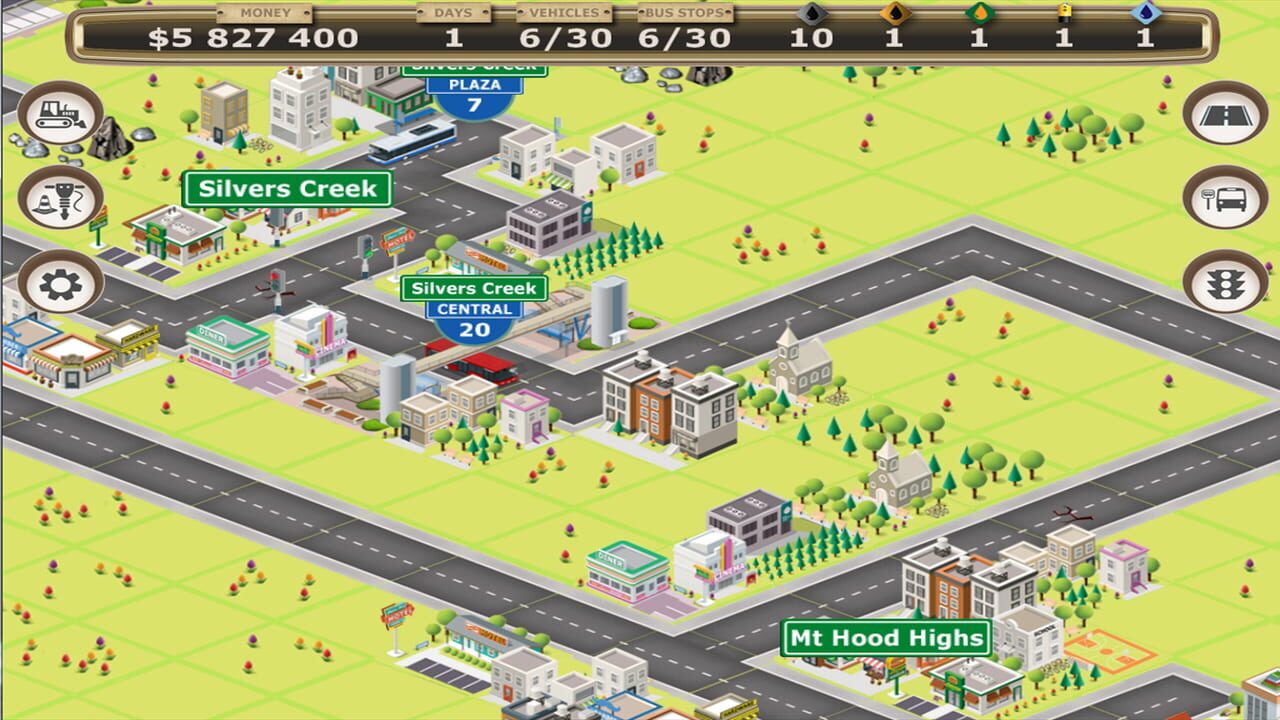
Task: Select the Silvers Creek city label
Action: pos(288,189)
